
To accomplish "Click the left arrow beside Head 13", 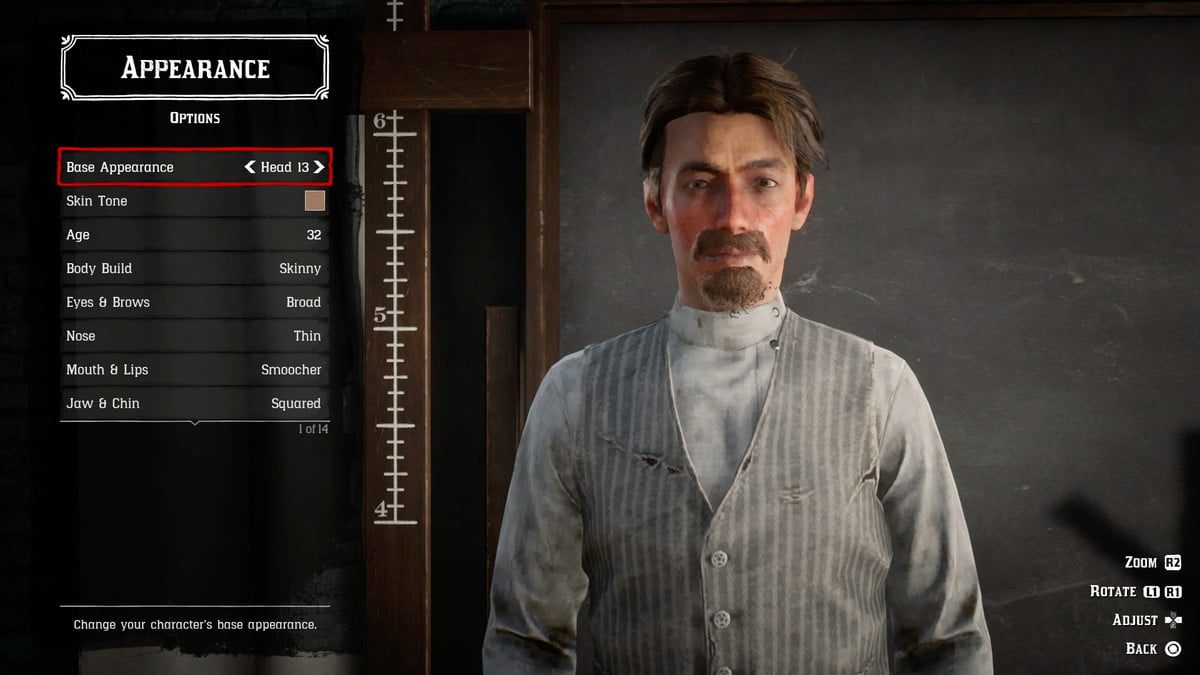I will [x=250, y=167].
